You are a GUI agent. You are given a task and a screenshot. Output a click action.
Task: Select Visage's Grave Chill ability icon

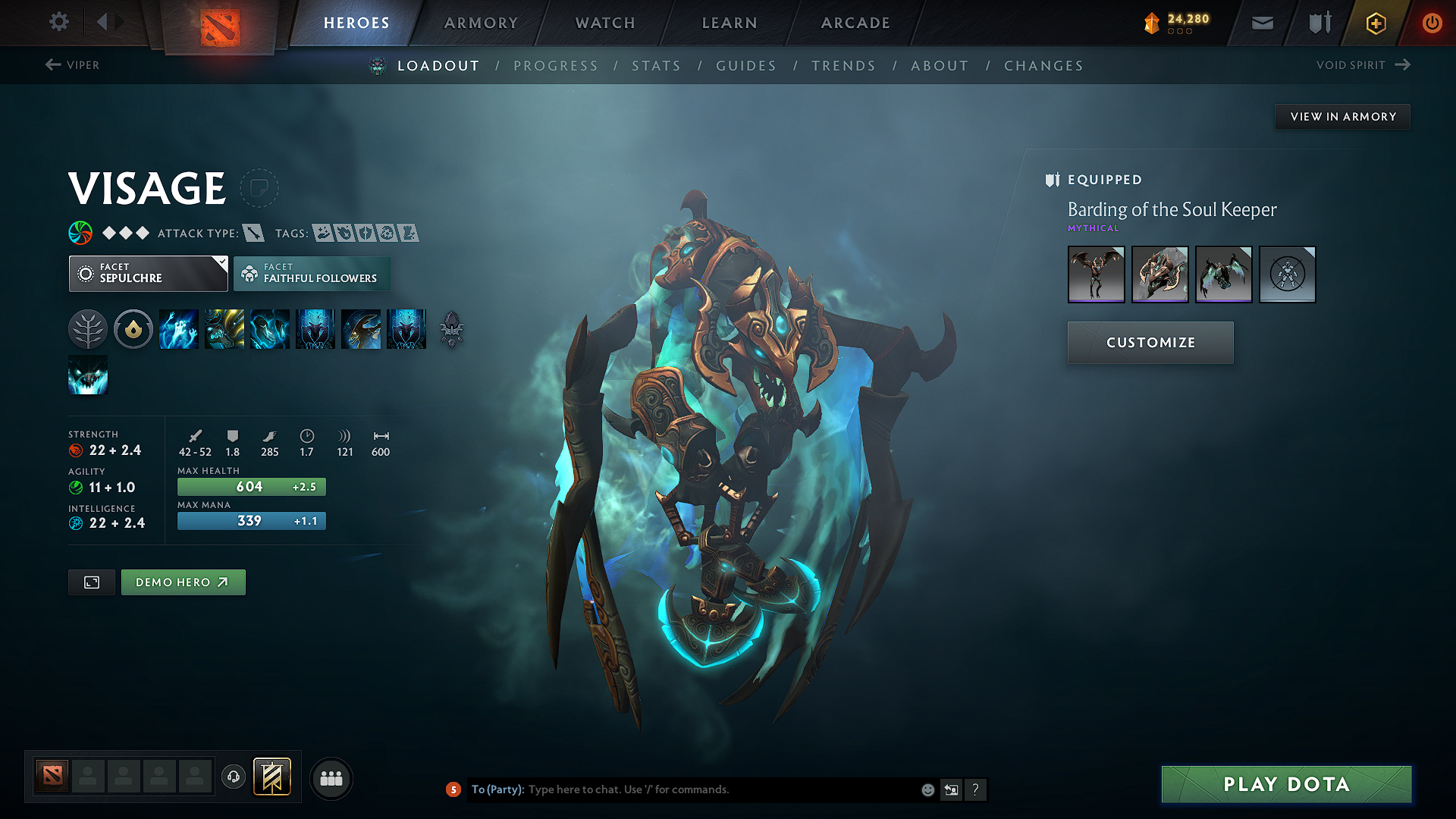[179, 328]
